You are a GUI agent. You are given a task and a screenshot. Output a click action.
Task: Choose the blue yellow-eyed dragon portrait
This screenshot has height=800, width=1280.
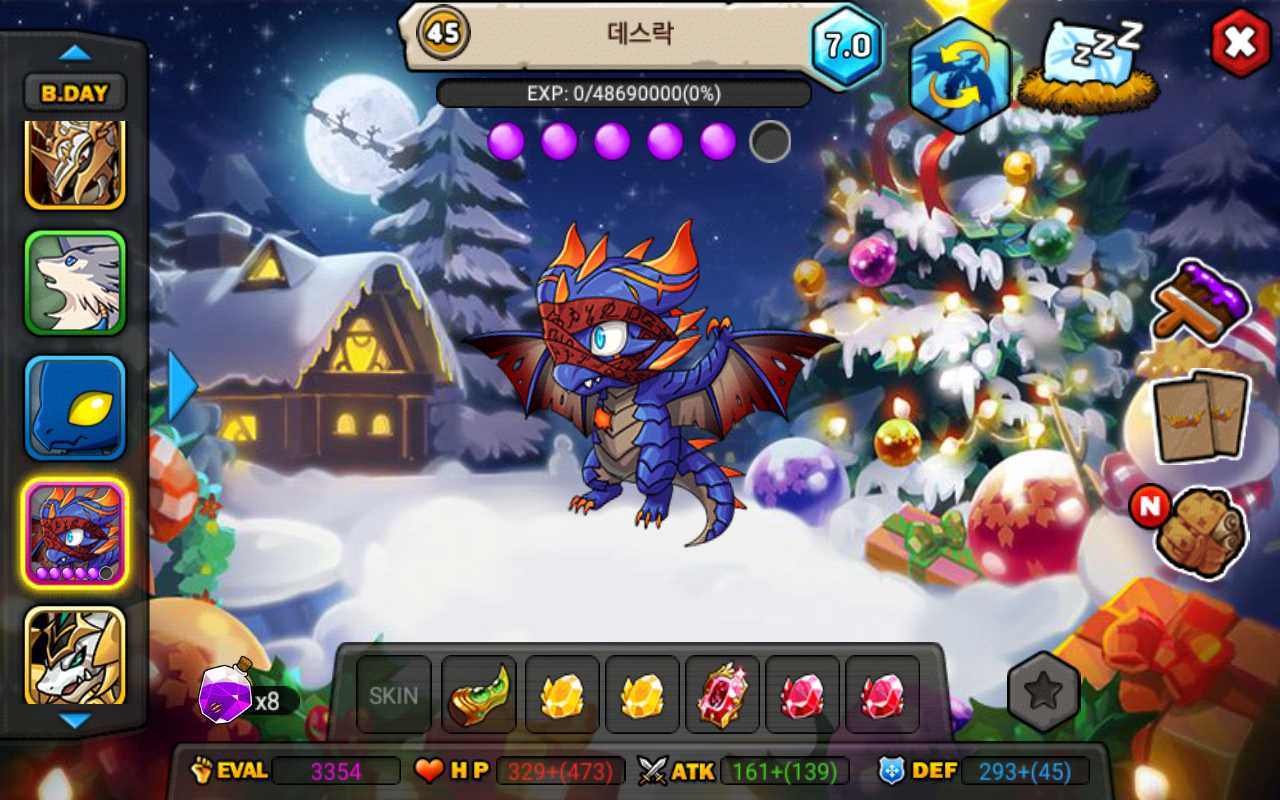pyautogui.click(x=75, y=408)
